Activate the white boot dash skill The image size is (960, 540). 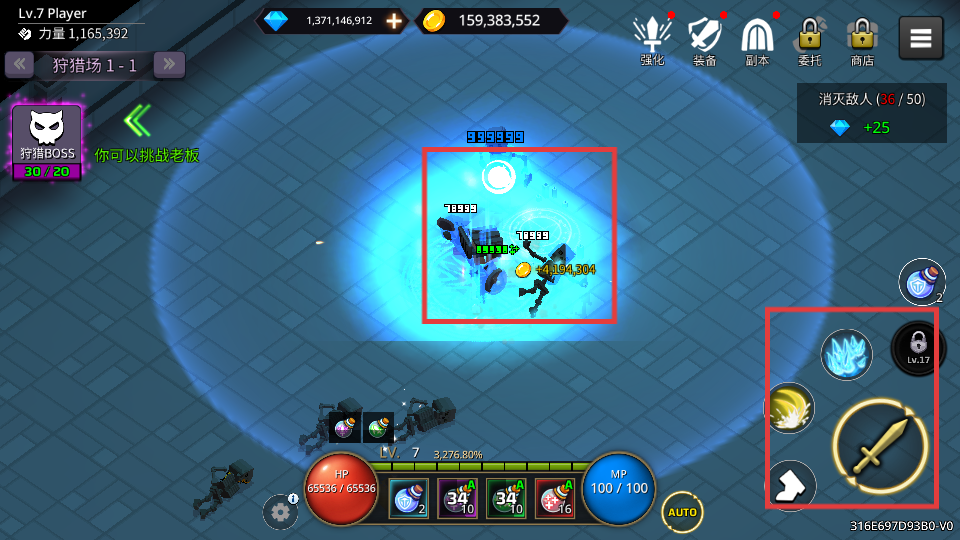(x=791, y=485)
